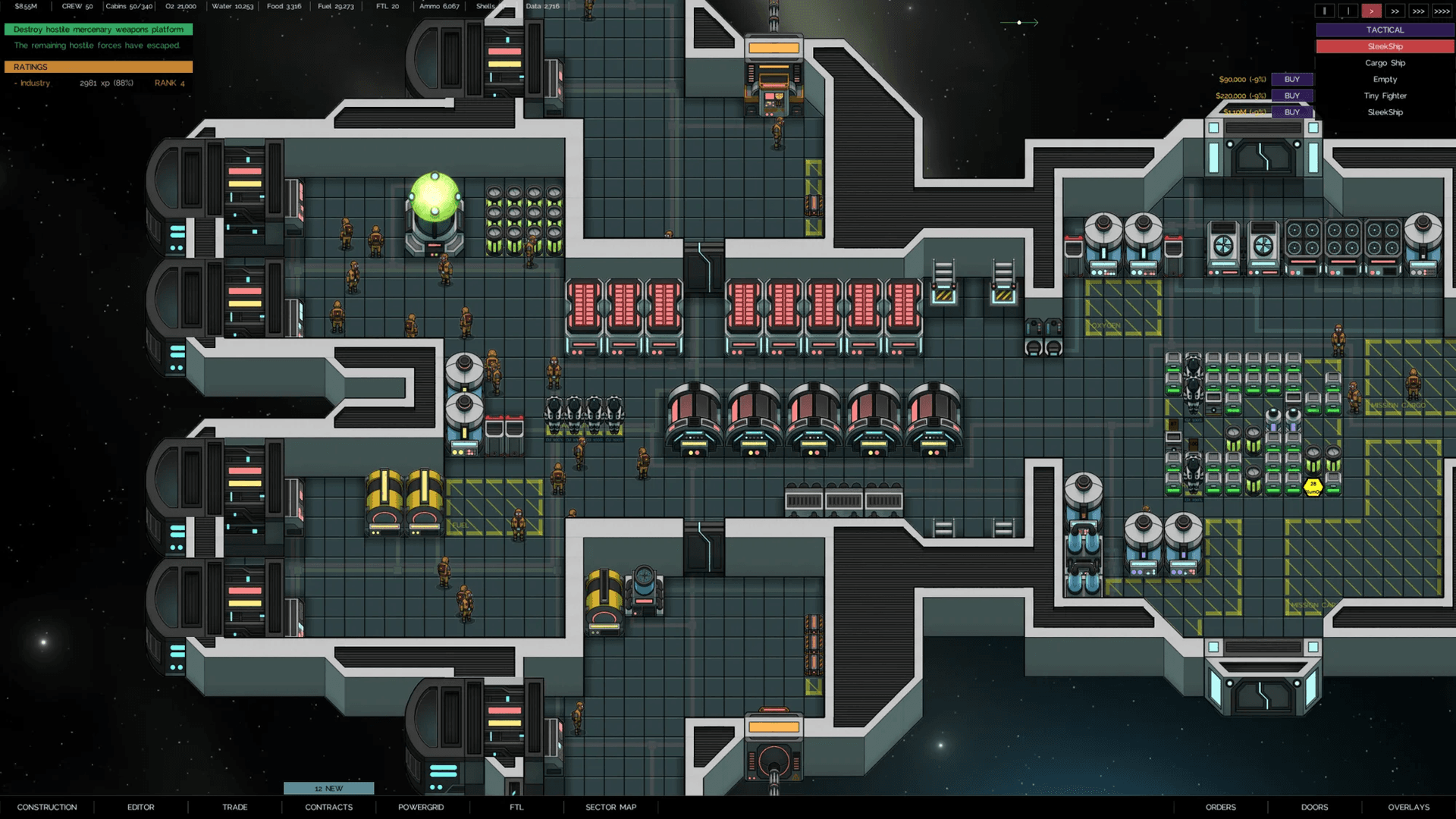Image resolution: width=1456 pixels, height=819 pixels.
Task: Buy the $90,000 ship
Action: click(x=1291, y=80)
